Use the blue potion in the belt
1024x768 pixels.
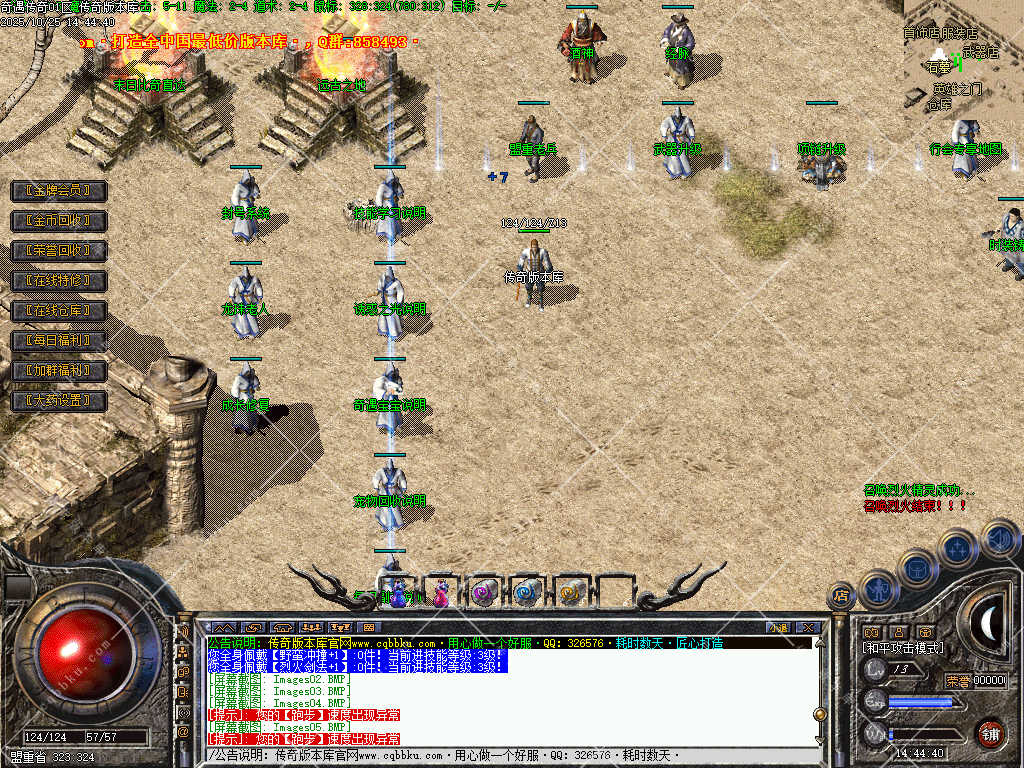pos(399,593)
